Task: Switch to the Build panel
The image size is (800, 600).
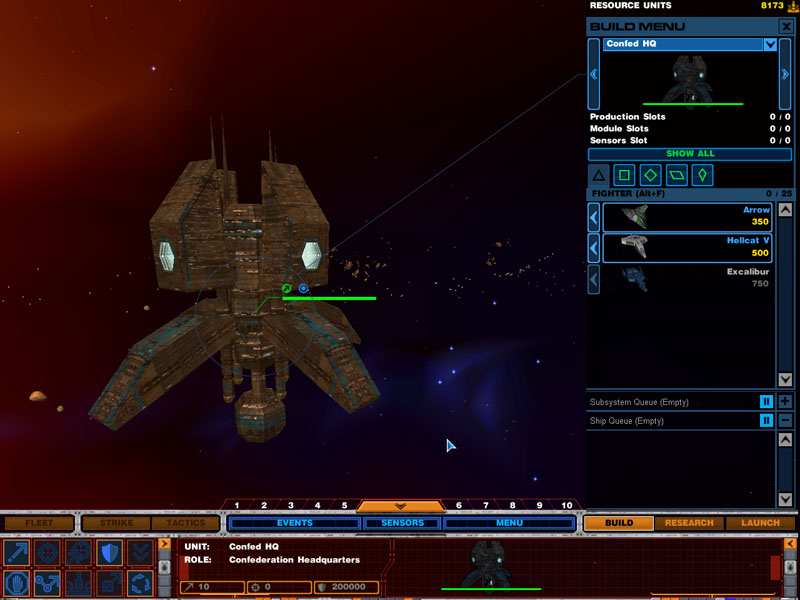Action: click(x=619, y=523)
